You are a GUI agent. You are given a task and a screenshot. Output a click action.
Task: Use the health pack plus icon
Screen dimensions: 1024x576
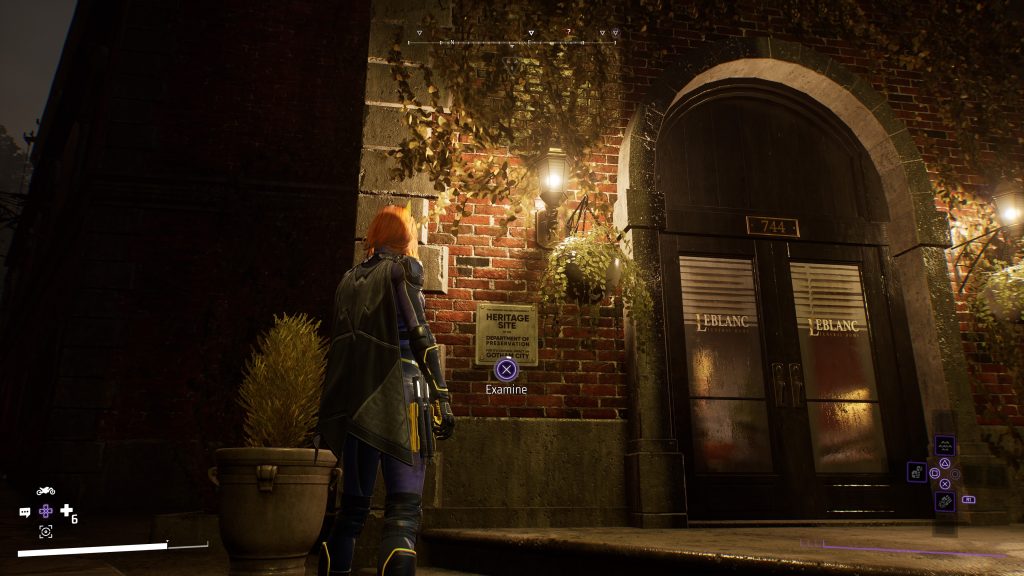click(x=67, y=511)
